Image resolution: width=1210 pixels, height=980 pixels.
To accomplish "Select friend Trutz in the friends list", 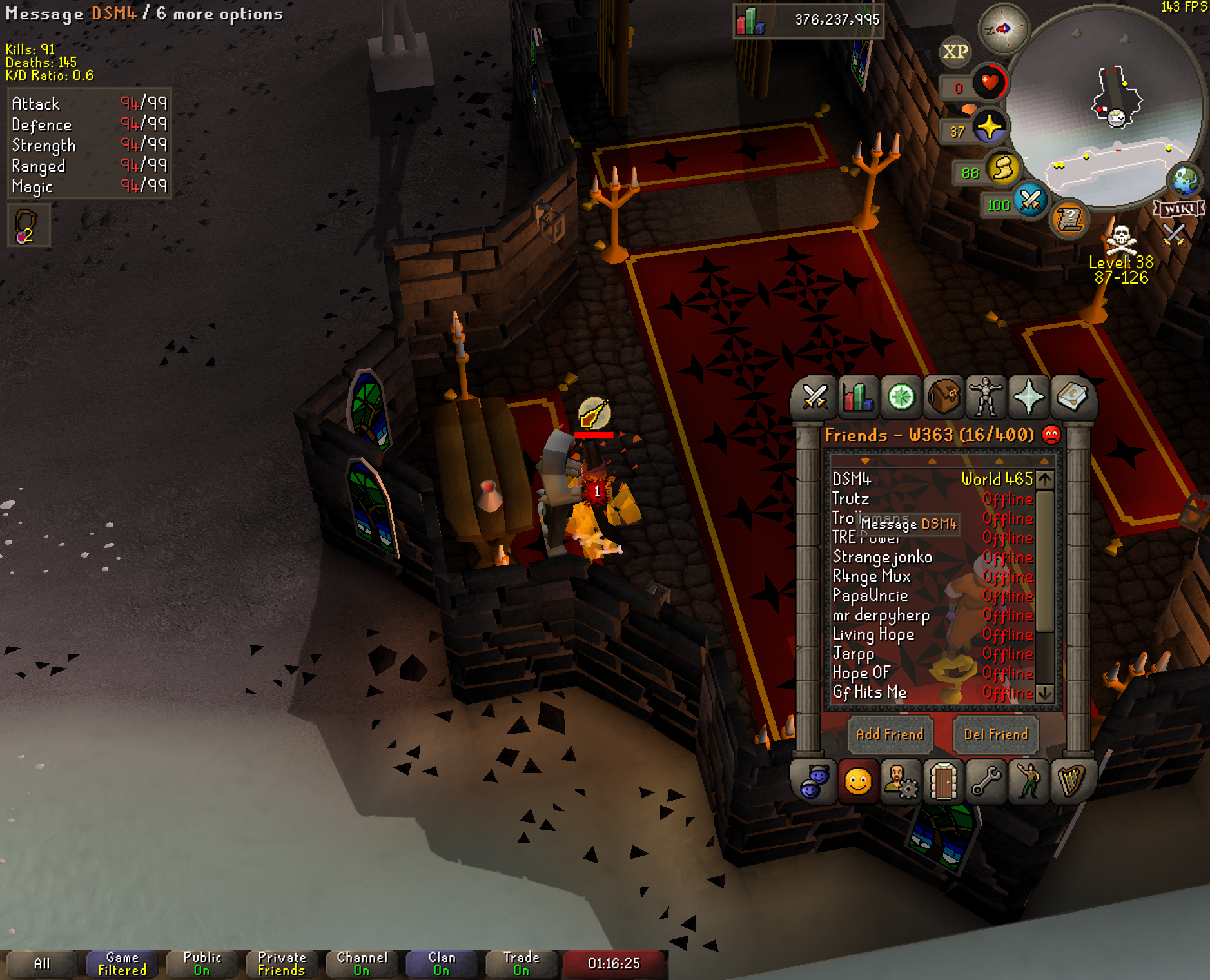I will coord(851,499).
